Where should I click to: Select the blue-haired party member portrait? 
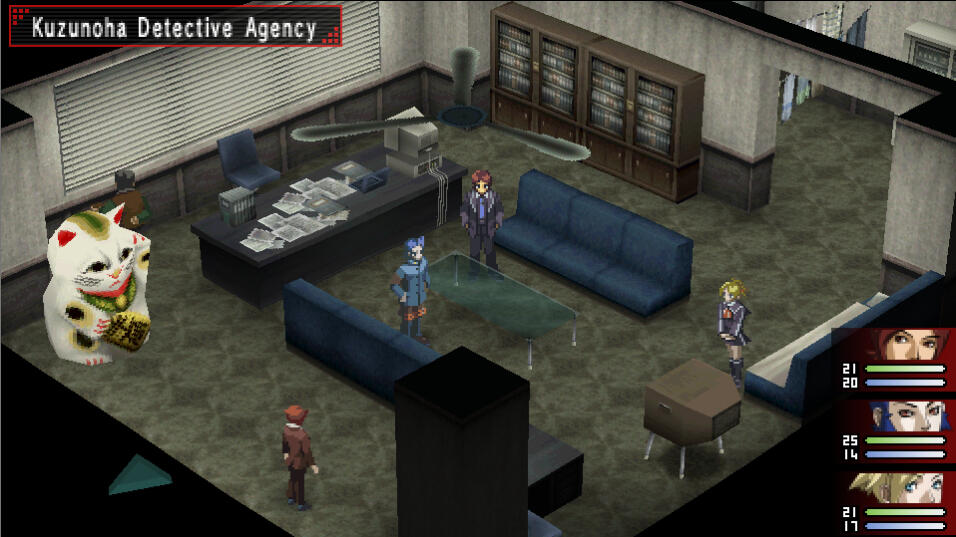[908, 415]
